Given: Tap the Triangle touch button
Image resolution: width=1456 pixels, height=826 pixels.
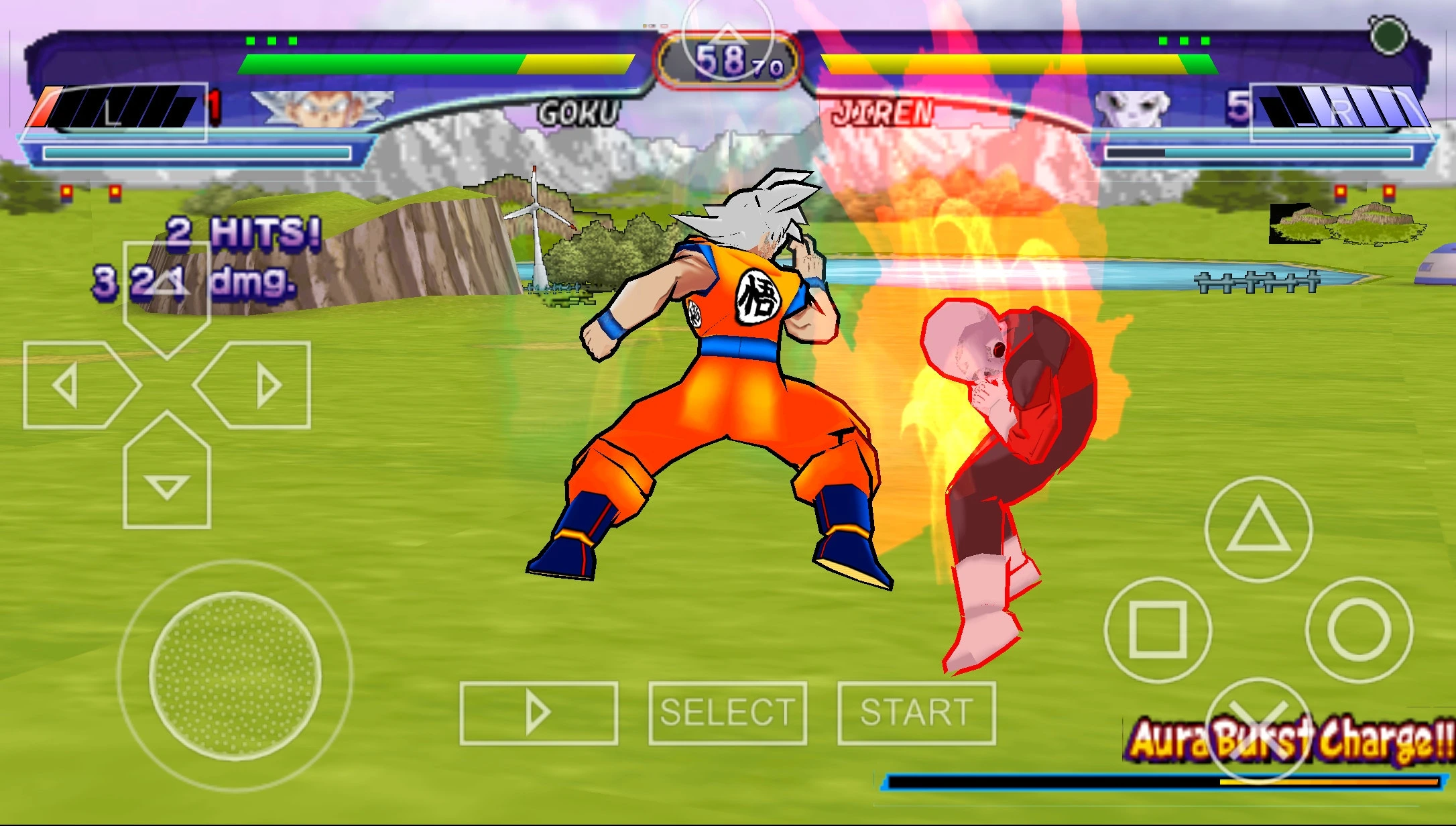Looking at the screenshot, I should [x=1258, y=528].
